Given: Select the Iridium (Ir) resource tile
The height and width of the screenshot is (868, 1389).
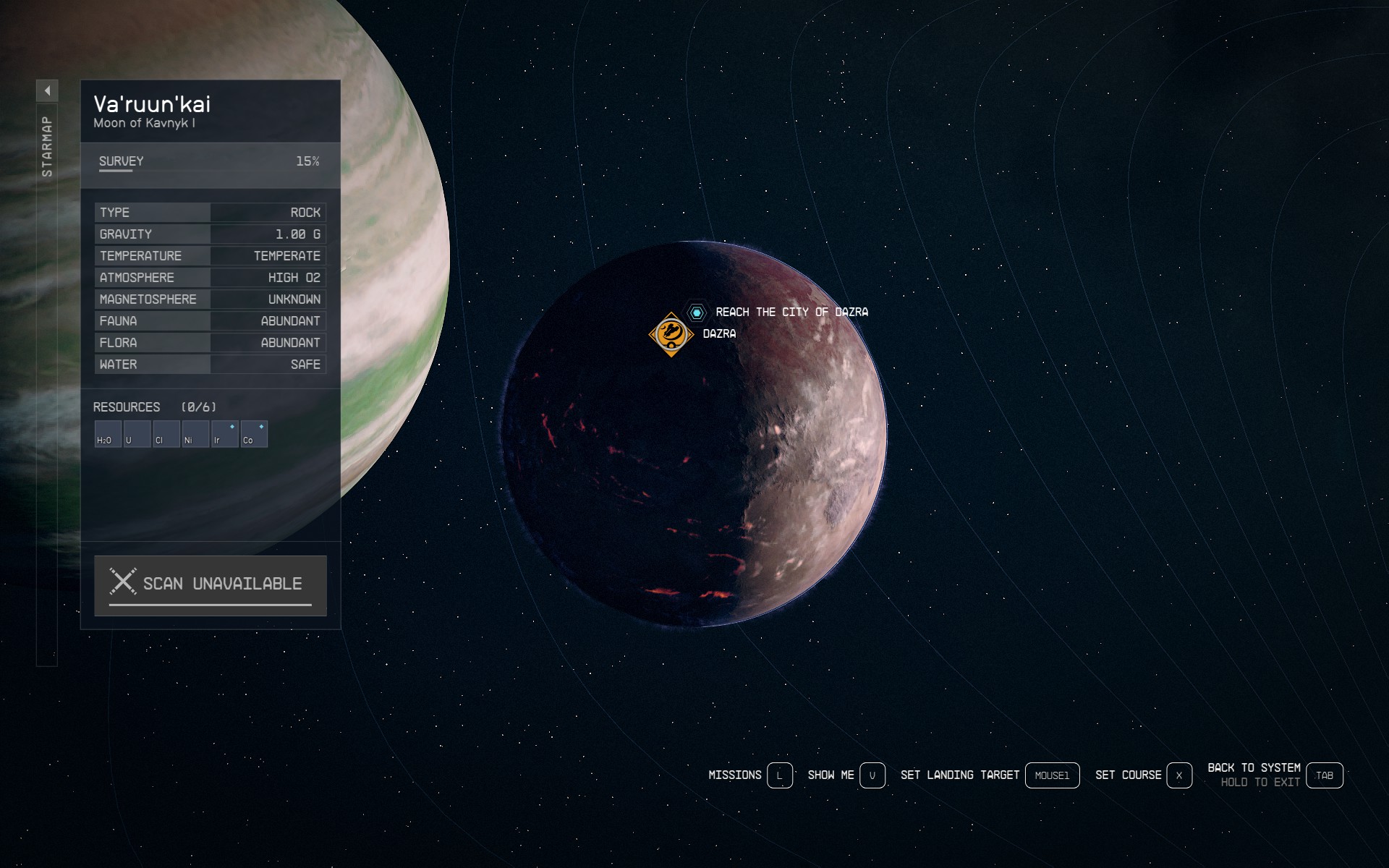Looking at the screenshot, I should (225, 434).
